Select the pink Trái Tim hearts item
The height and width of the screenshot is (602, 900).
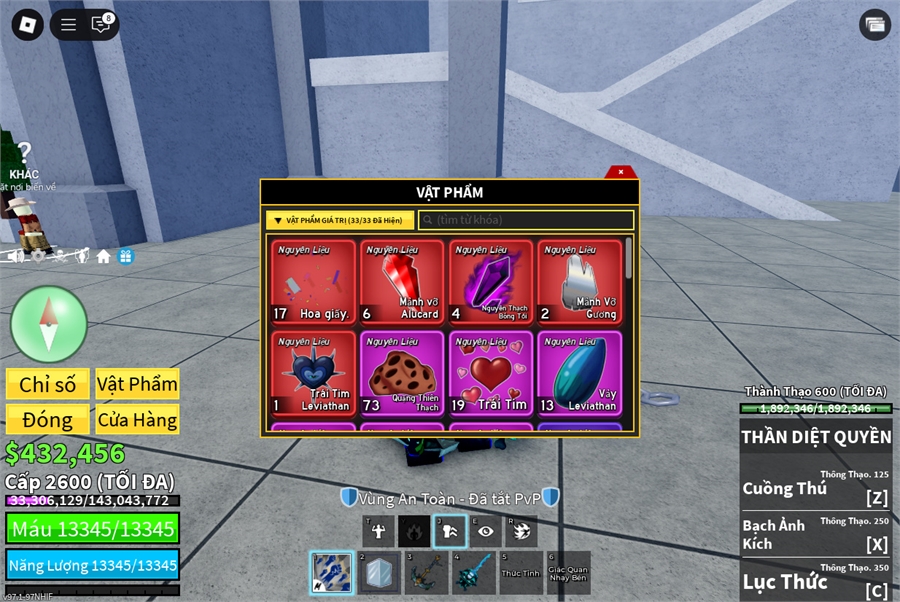coord(491,373)
